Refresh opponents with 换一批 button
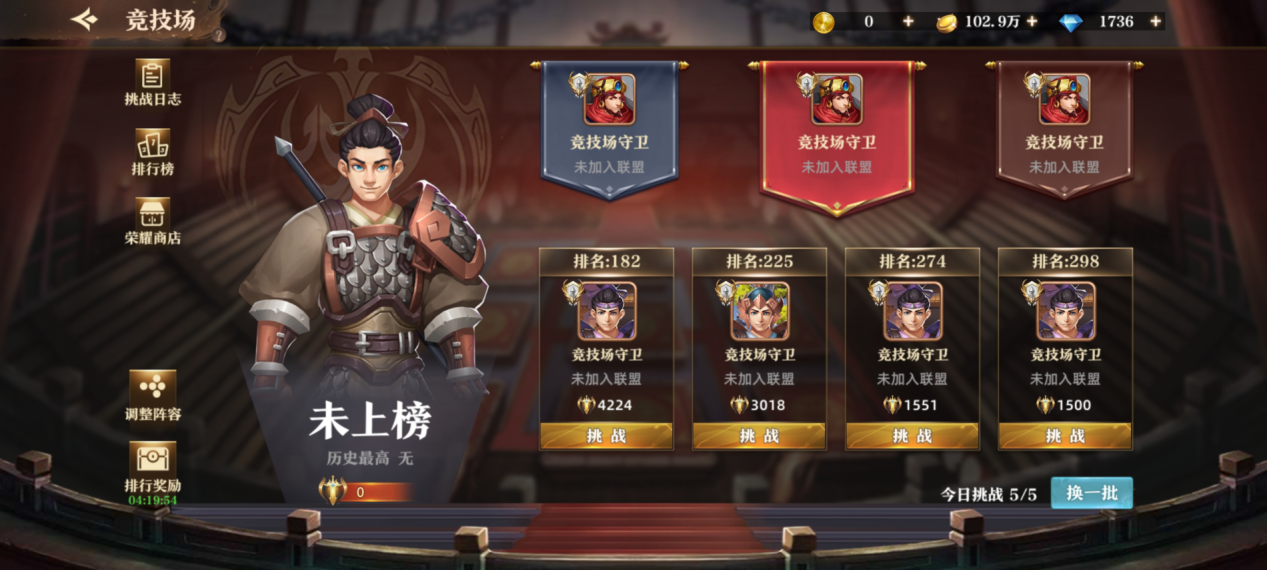The width and height of the screenshot is (1267, 570). 1091,493
